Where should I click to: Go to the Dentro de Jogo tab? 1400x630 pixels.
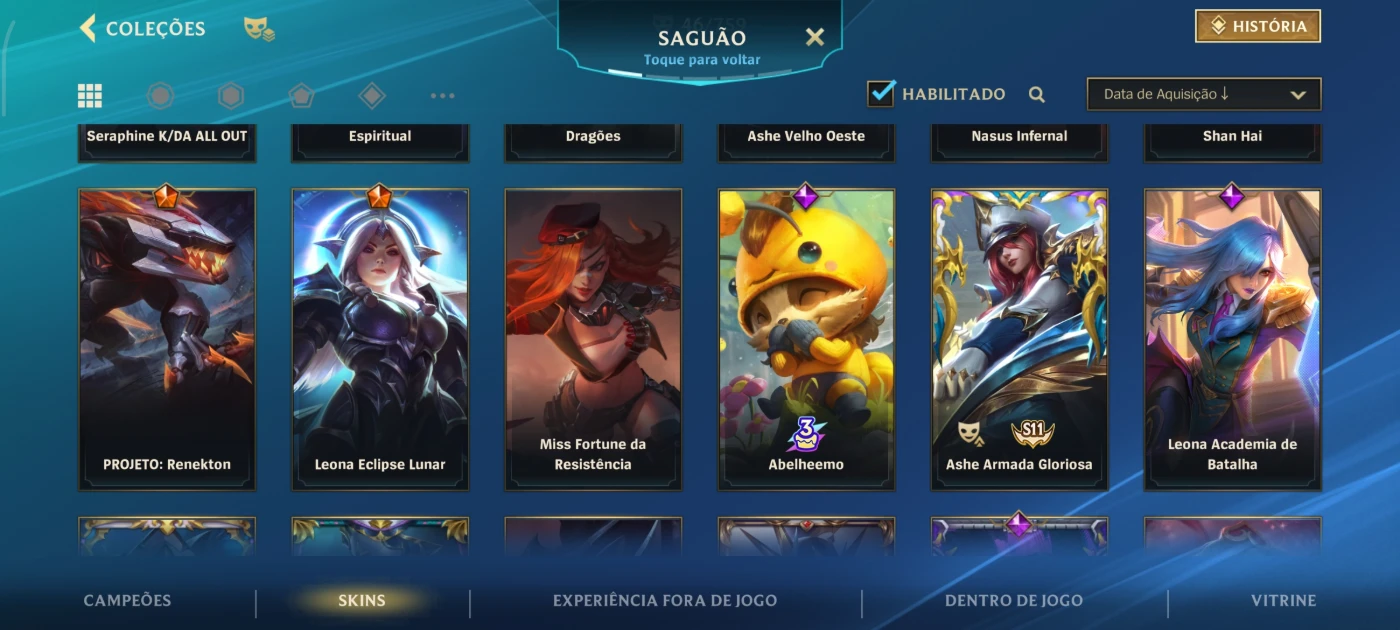click(1013, 601)
